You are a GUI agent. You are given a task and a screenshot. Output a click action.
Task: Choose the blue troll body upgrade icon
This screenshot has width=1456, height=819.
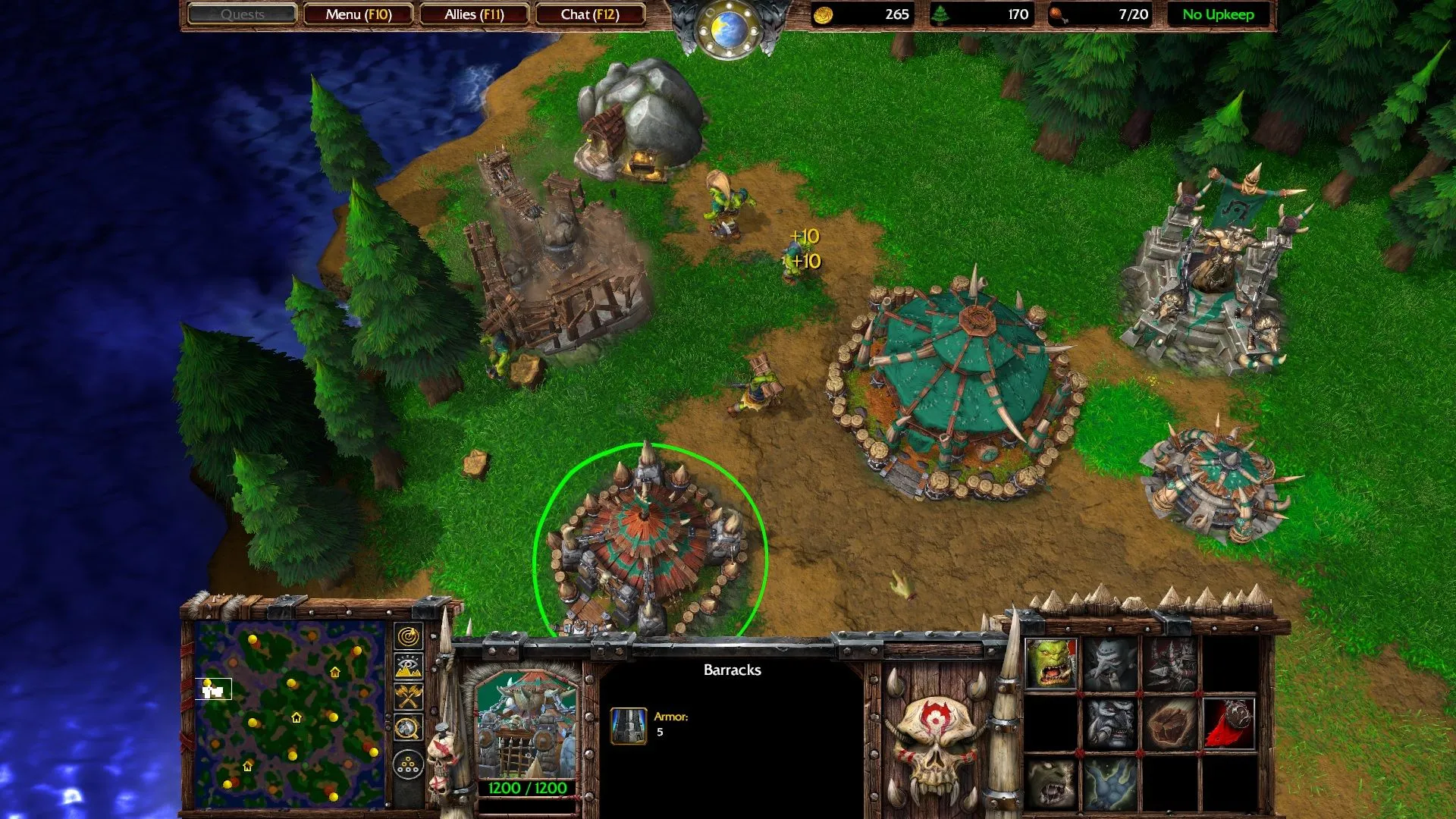point(1110,783)
